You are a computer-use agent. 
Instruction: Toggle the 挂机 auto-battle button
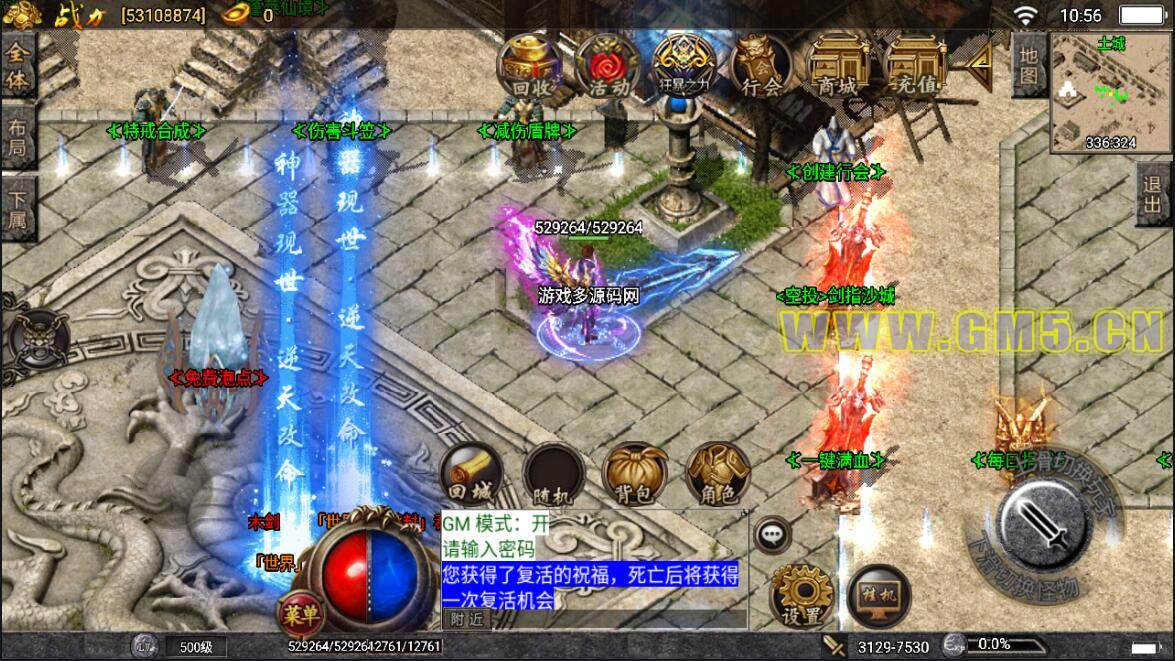[877, 595]
